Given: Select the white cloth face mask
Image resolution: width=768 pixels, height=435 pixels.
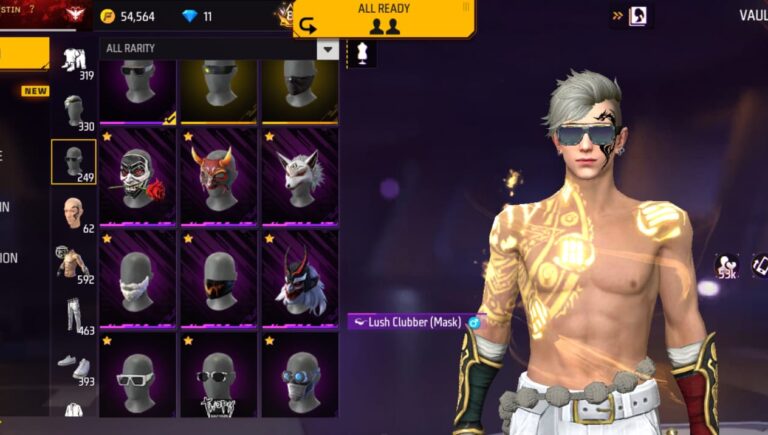Looking at the screenshot, I should (138, 279).
